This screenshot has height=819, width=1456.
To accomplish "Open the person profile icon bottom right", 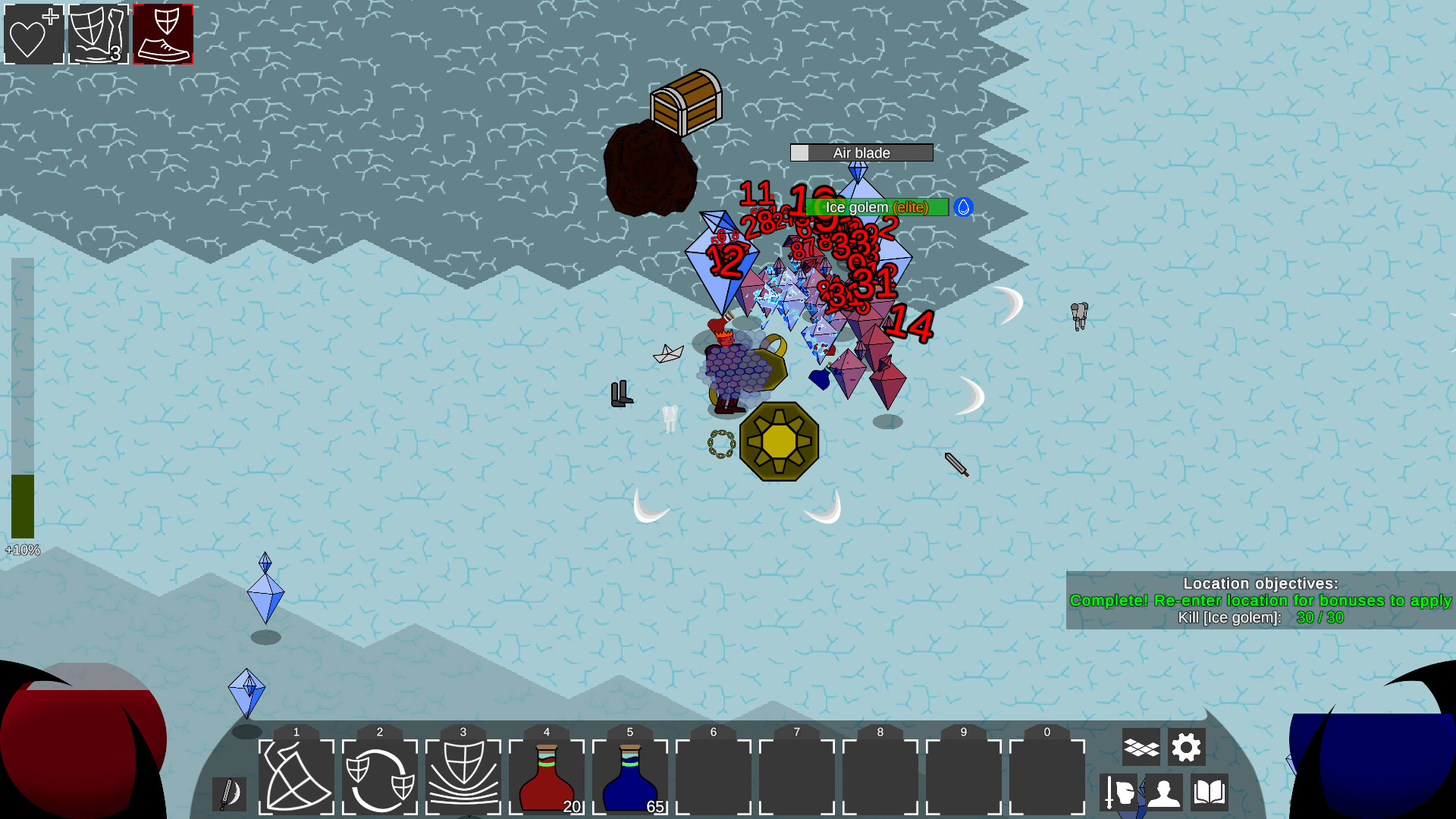I will 1164,793.
